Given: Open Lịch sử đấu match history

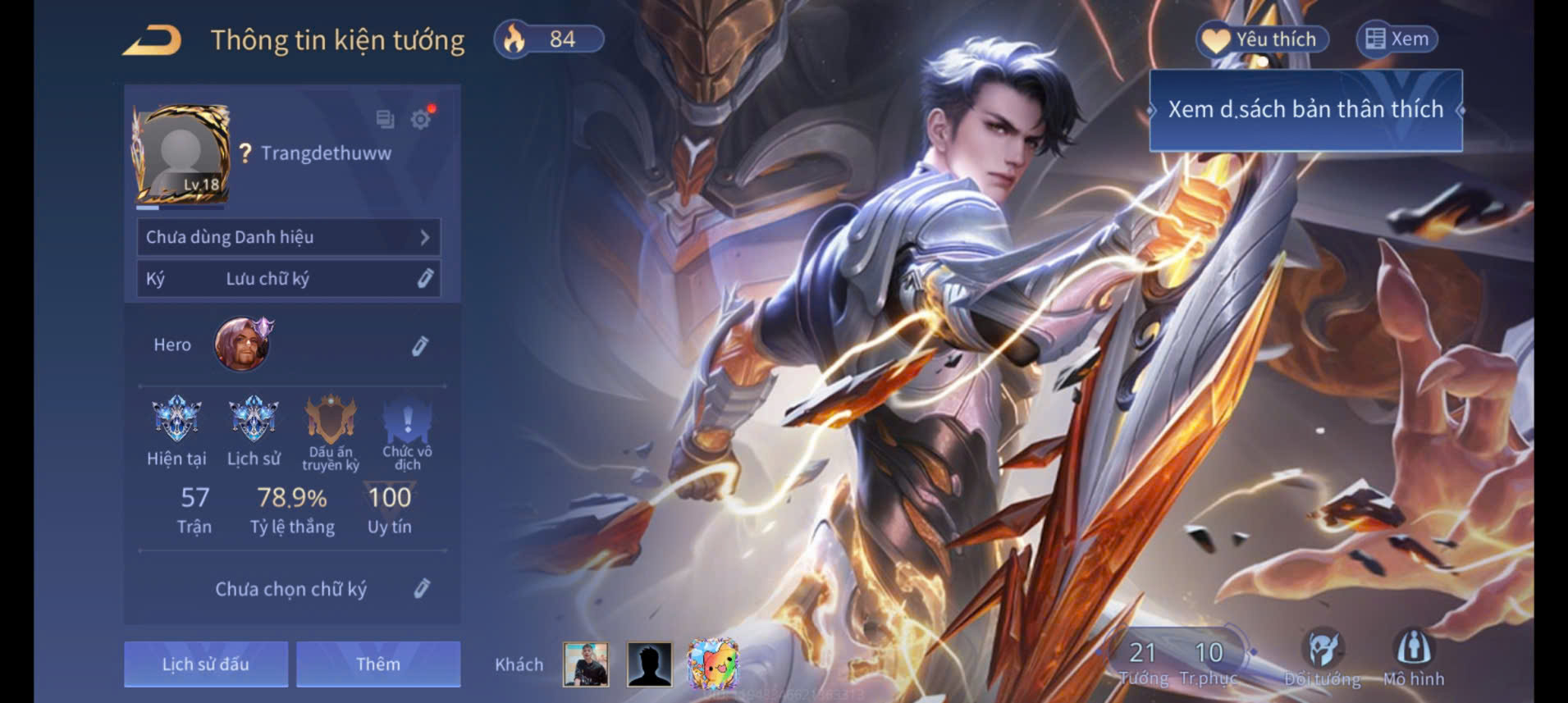Looking at the screenshot, I should pyautogui.click(x=206, y=664).
